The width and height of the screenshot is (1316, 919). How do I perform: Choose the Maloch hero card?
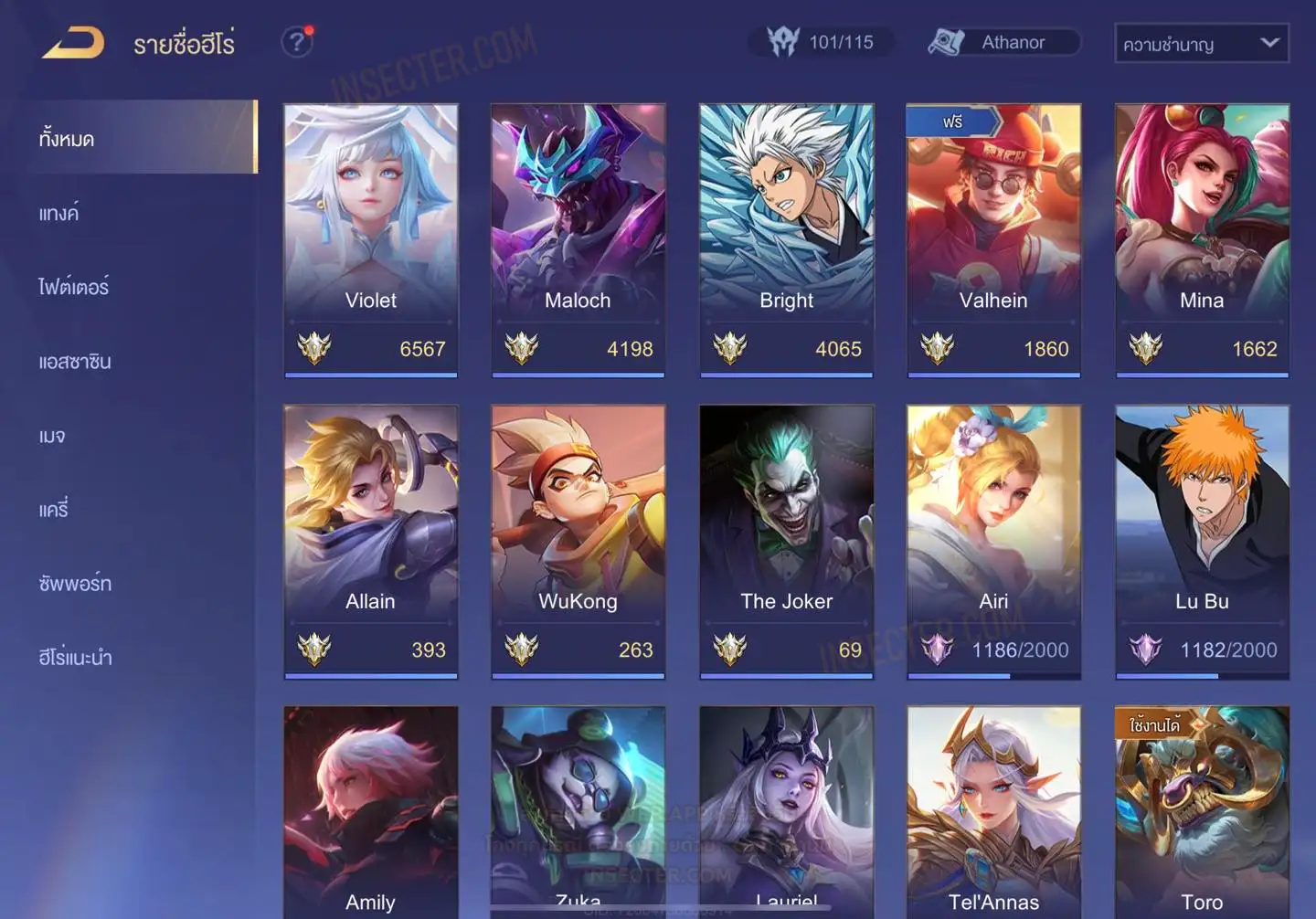pyautogui.click(x=578, y=239)
